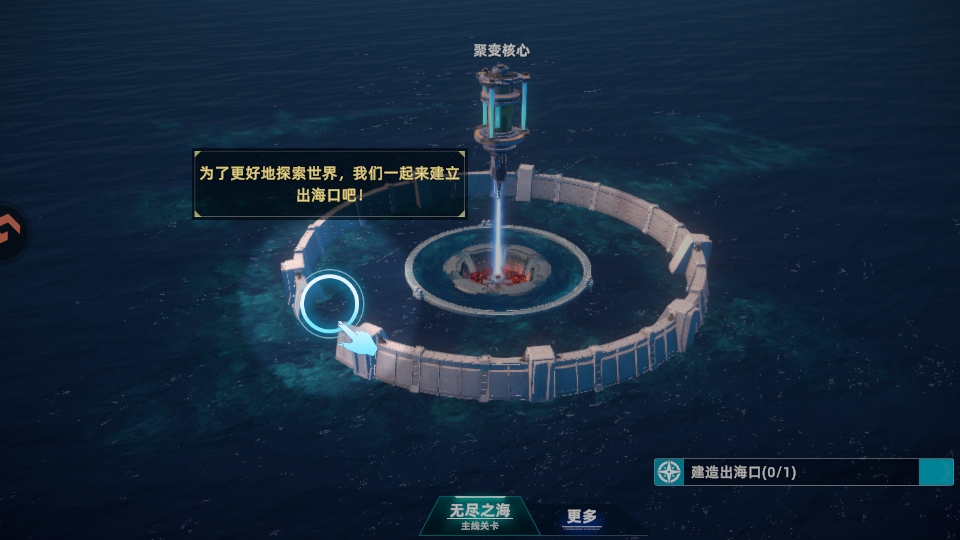Viewport: 960px width, 540px height.
Task: Select the 建造出海口 quest tracker
Action: tap(790, 472)
